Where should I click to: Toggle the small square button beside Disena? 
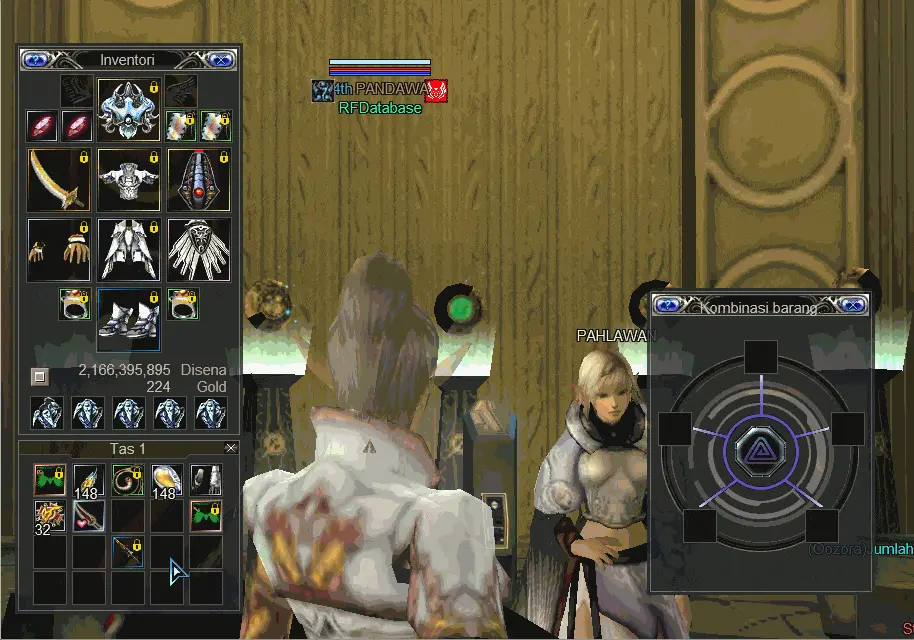point(39,377)
